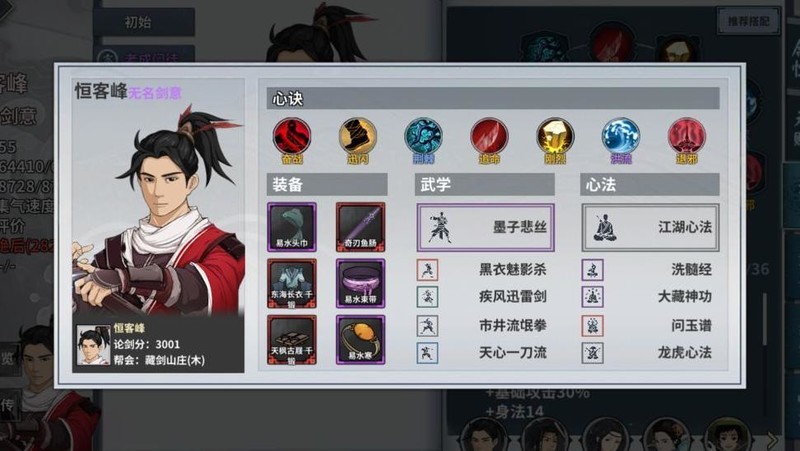Select the 奋战 red heart-art icon
Image resolution: width=800 pixels, height=451 pixels.
point(290,136)
